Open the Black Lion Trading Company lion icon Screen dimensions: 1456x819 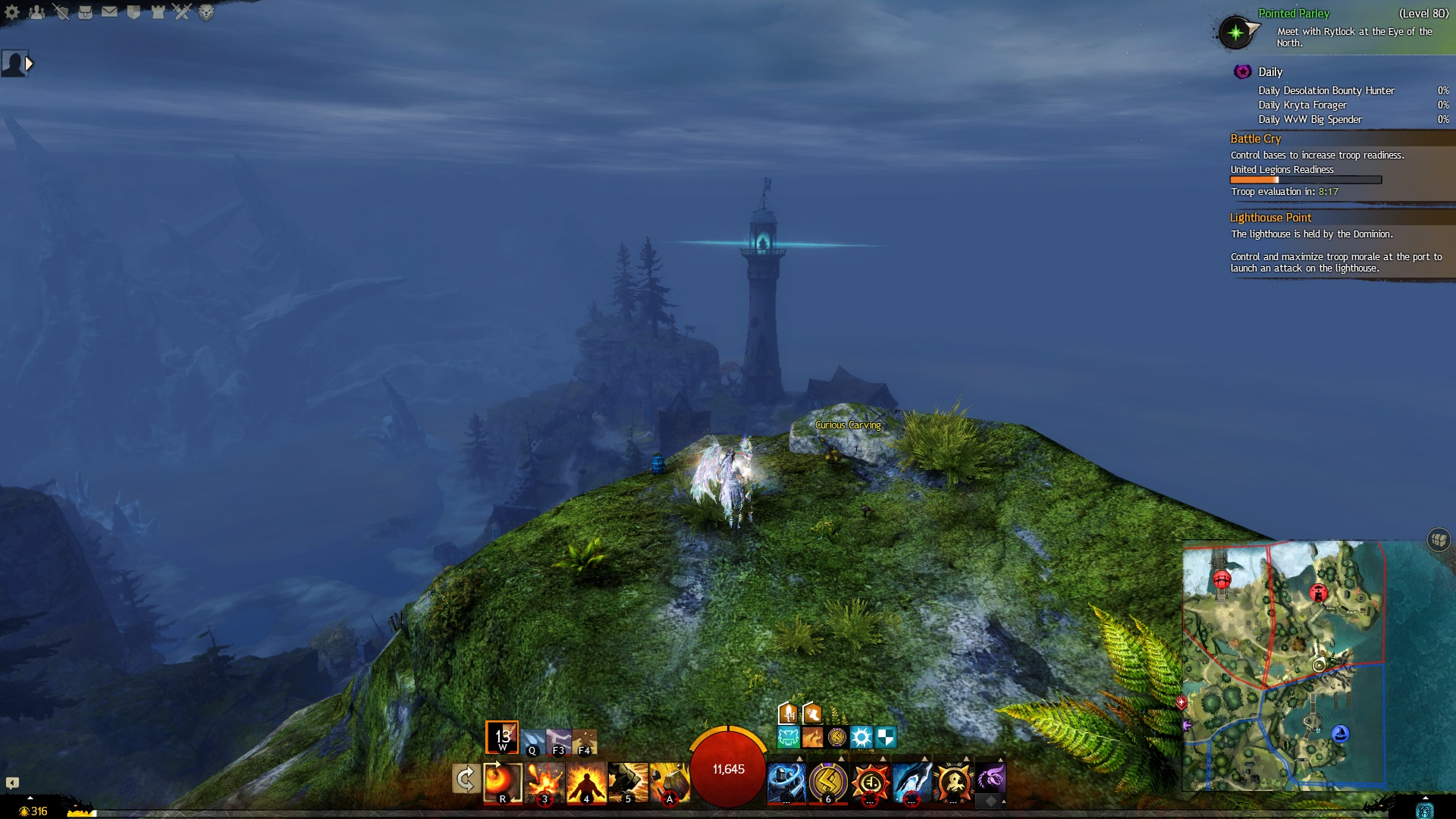(x=206, y=12)
